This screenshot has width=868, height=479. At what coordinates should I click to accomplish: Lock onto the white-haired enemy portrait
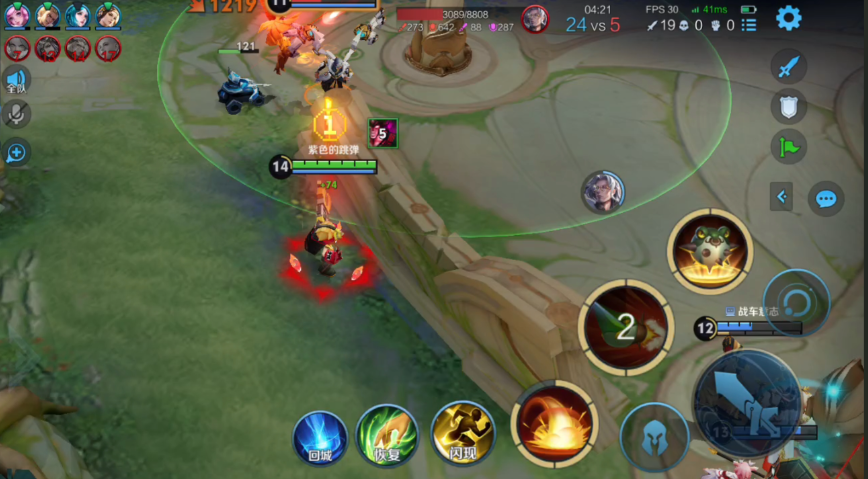pos(603,192)
